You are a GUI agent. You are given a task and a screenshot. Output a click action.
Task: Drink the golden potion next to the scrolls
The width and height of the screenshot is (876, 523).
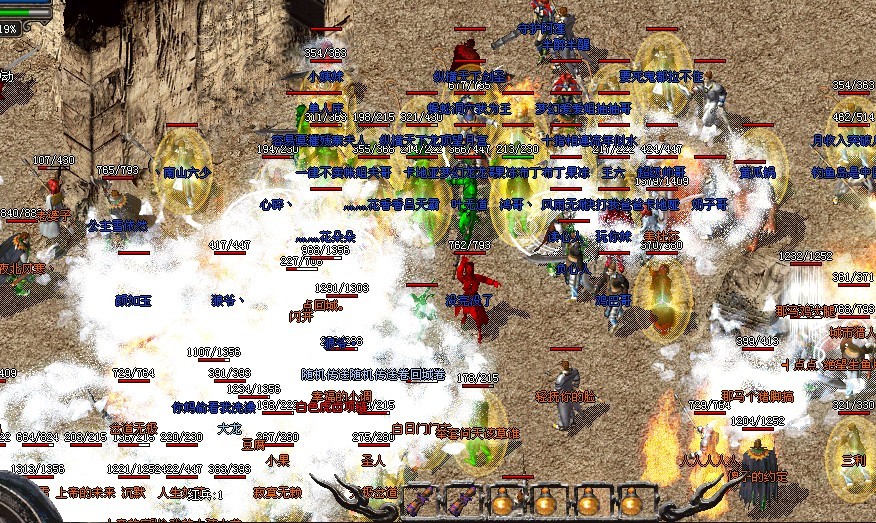pos(504,499)
